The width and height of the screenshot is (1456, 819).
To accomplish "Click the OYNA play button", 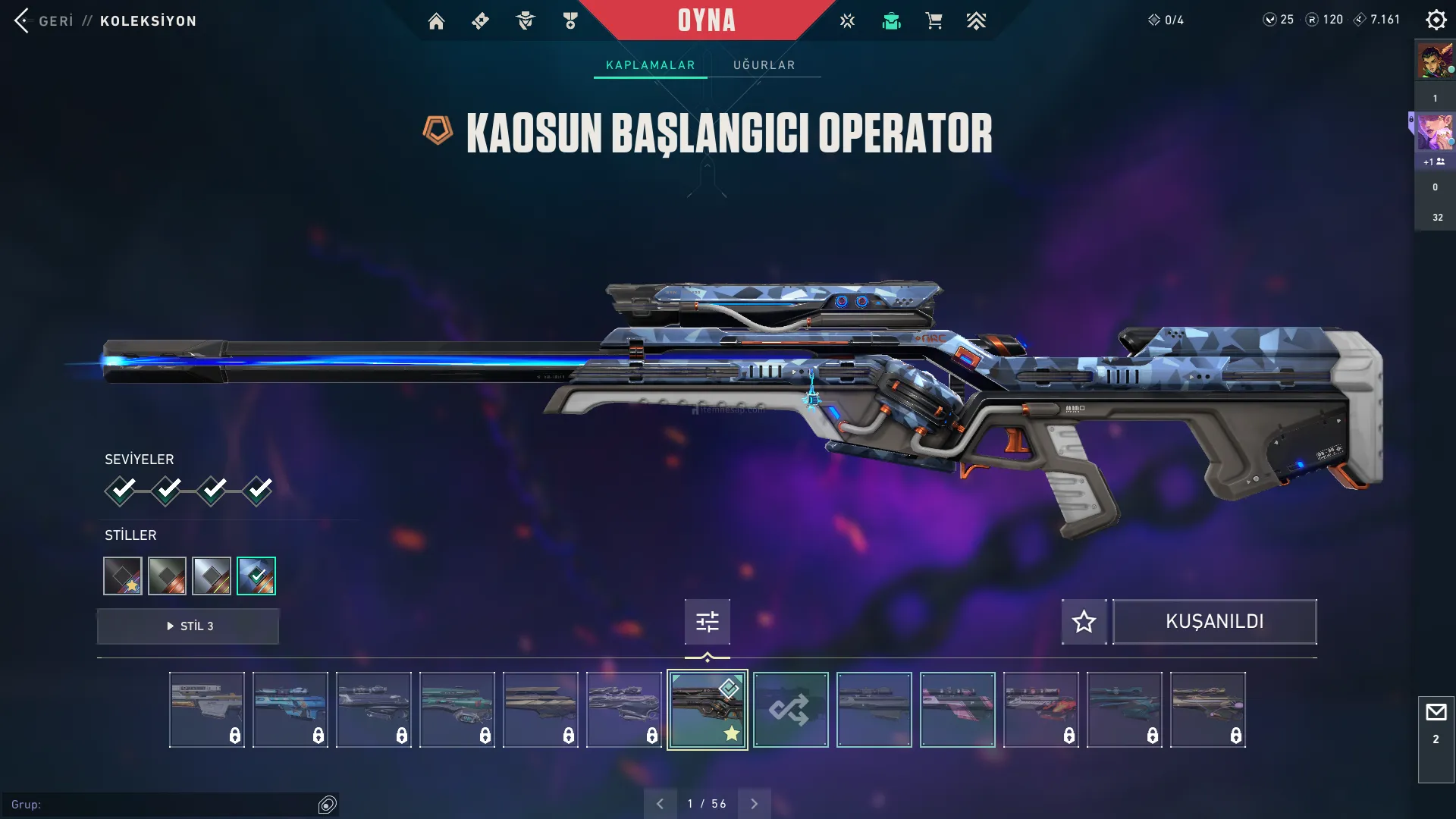I will coord(706,20).
